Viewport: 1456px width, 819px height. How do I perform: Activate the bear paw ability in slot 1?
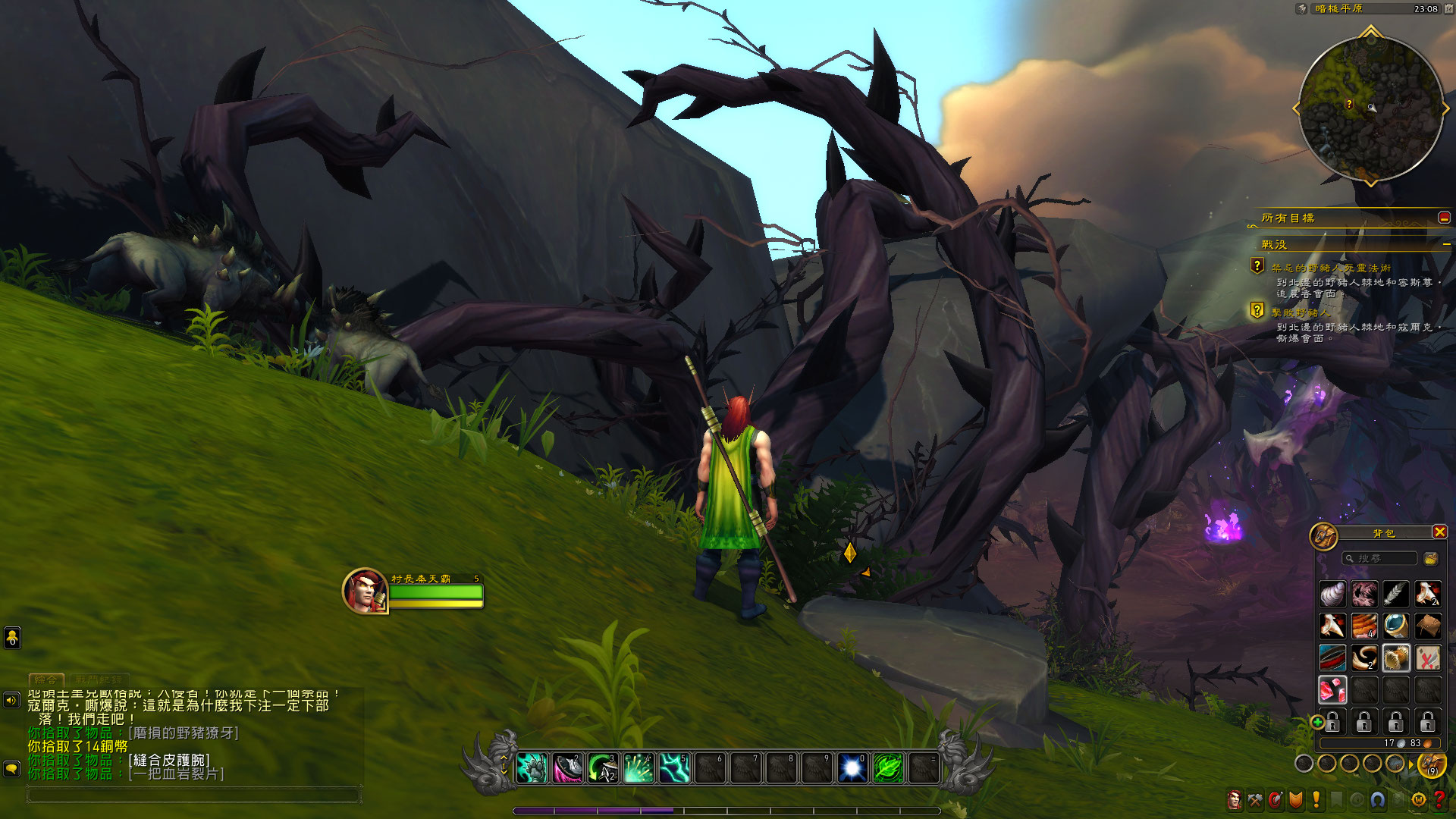click(x=532, y=768)
